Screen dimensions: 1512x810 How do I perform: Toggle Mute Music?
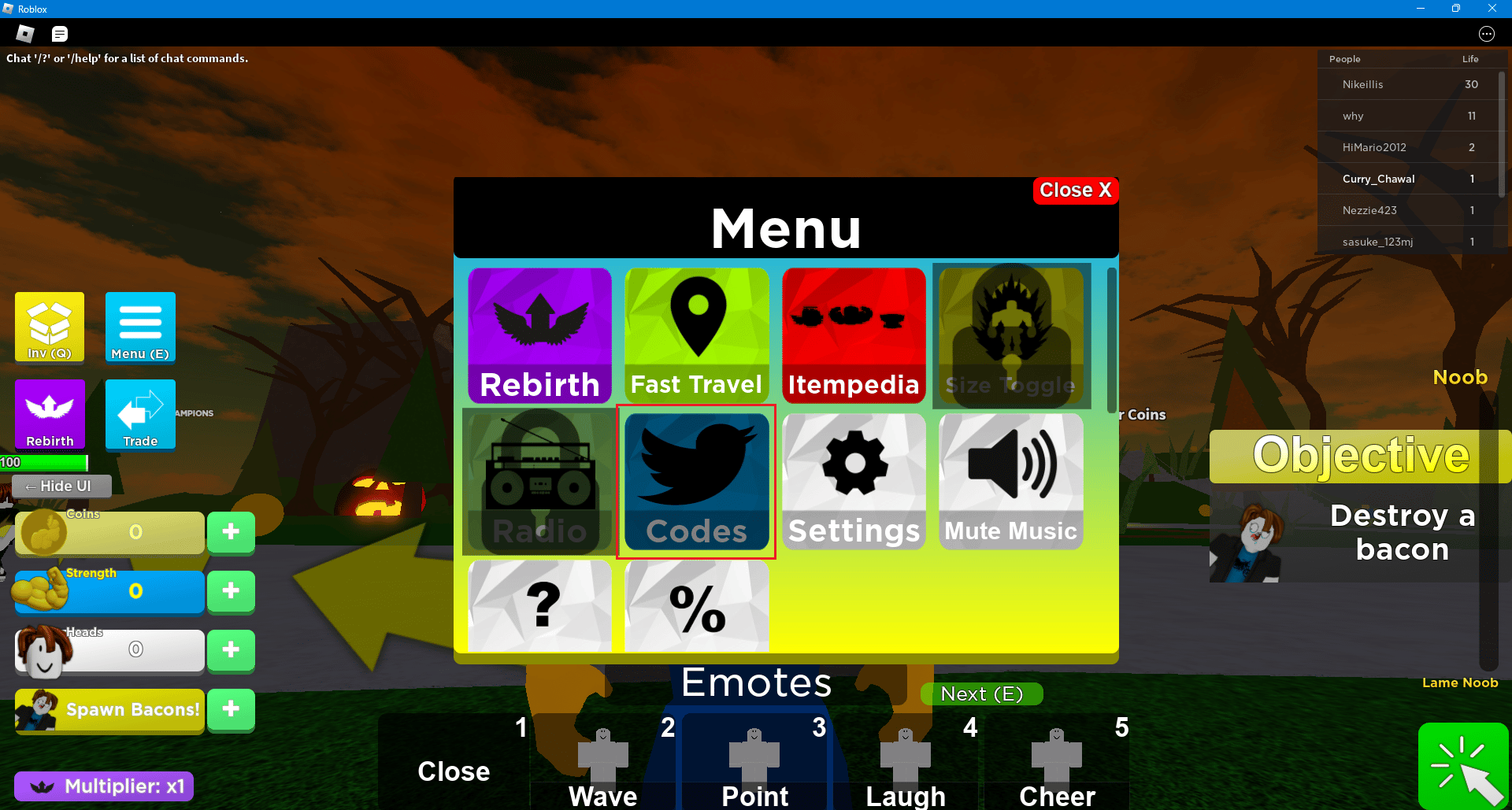pyautogui.click(x=1010, y=482)
